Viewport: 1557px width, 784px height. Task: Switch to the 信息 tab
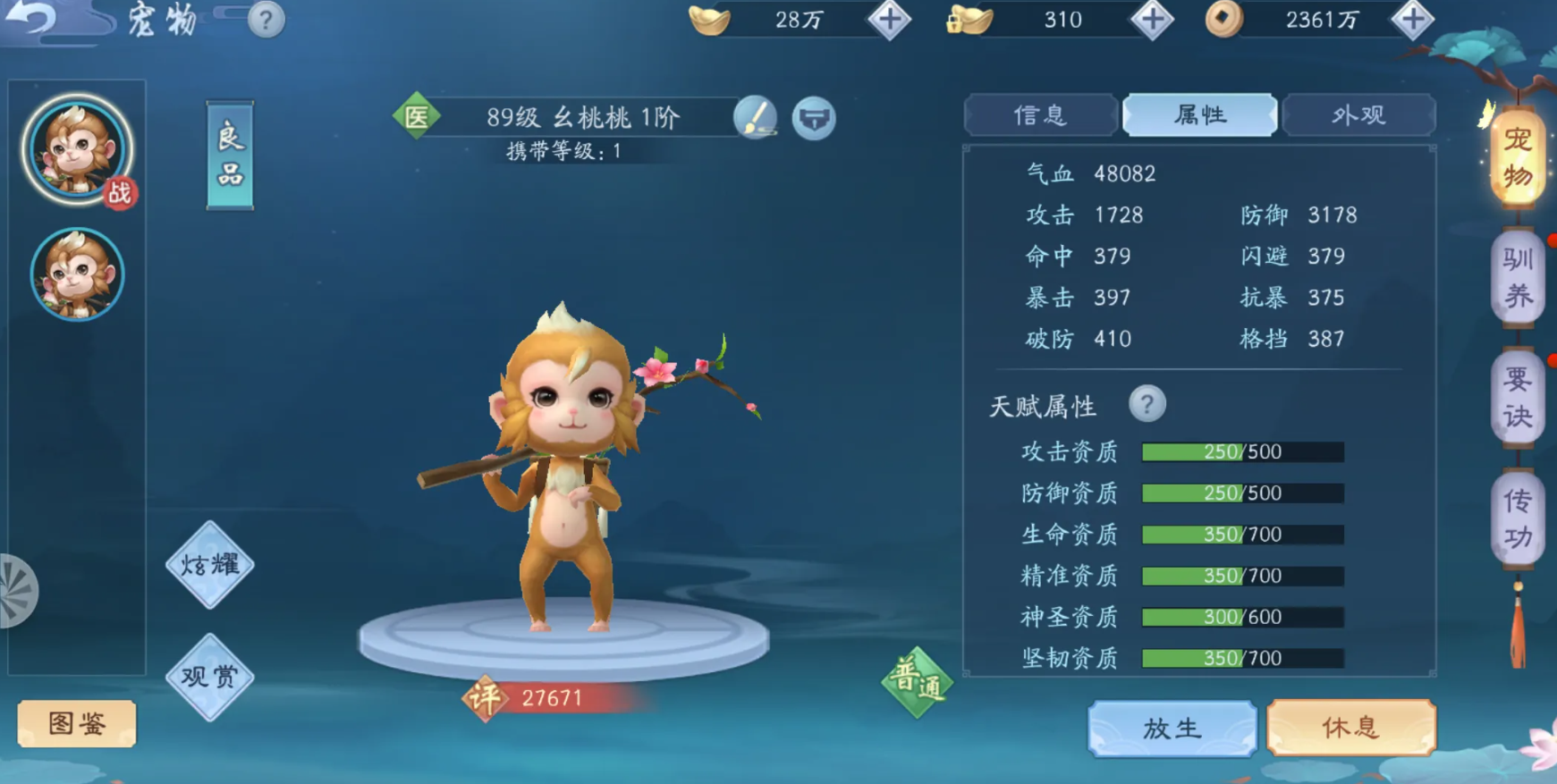pyautogui.click(x=1039, y=114)
